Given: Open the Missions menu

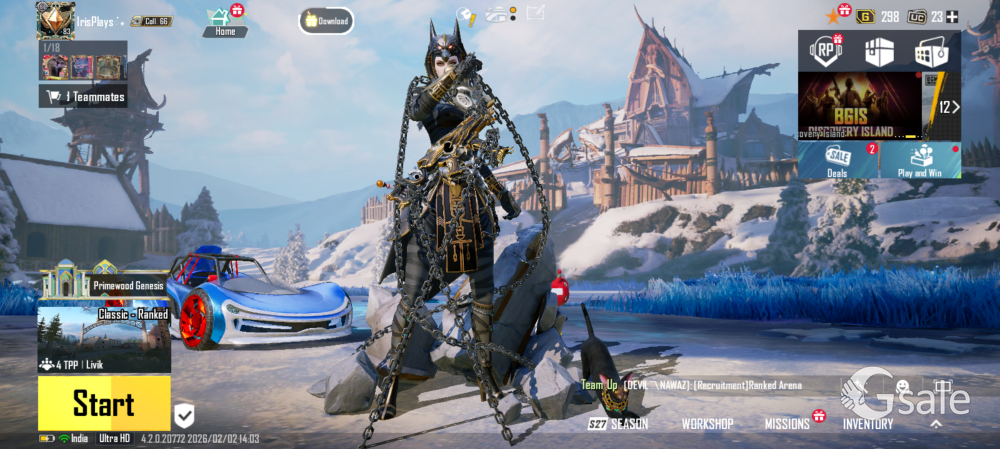Looking at the screenshot, I should (788, 424).
